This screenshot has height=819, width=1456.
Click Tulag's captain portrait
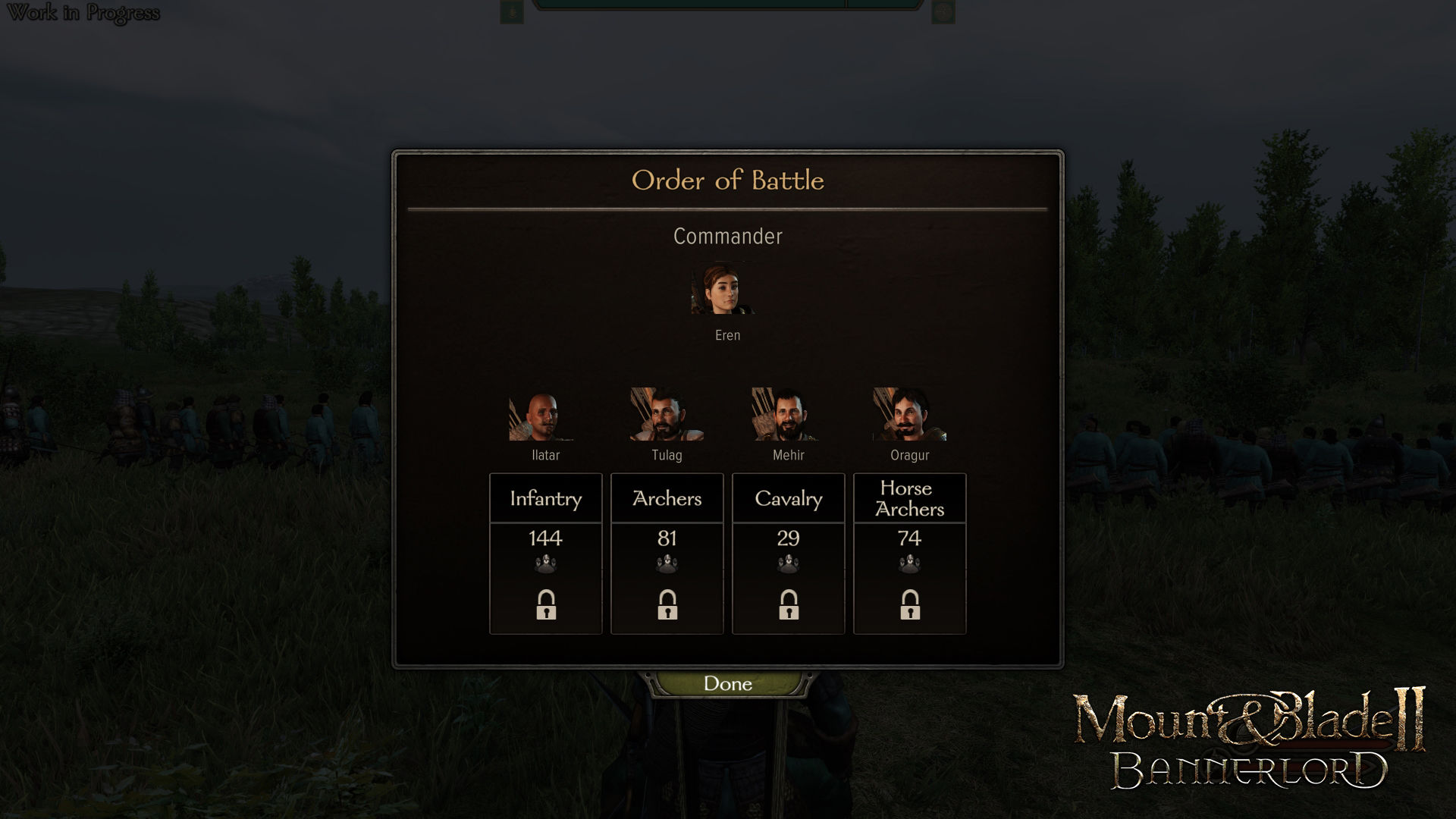tap(666, 413)
